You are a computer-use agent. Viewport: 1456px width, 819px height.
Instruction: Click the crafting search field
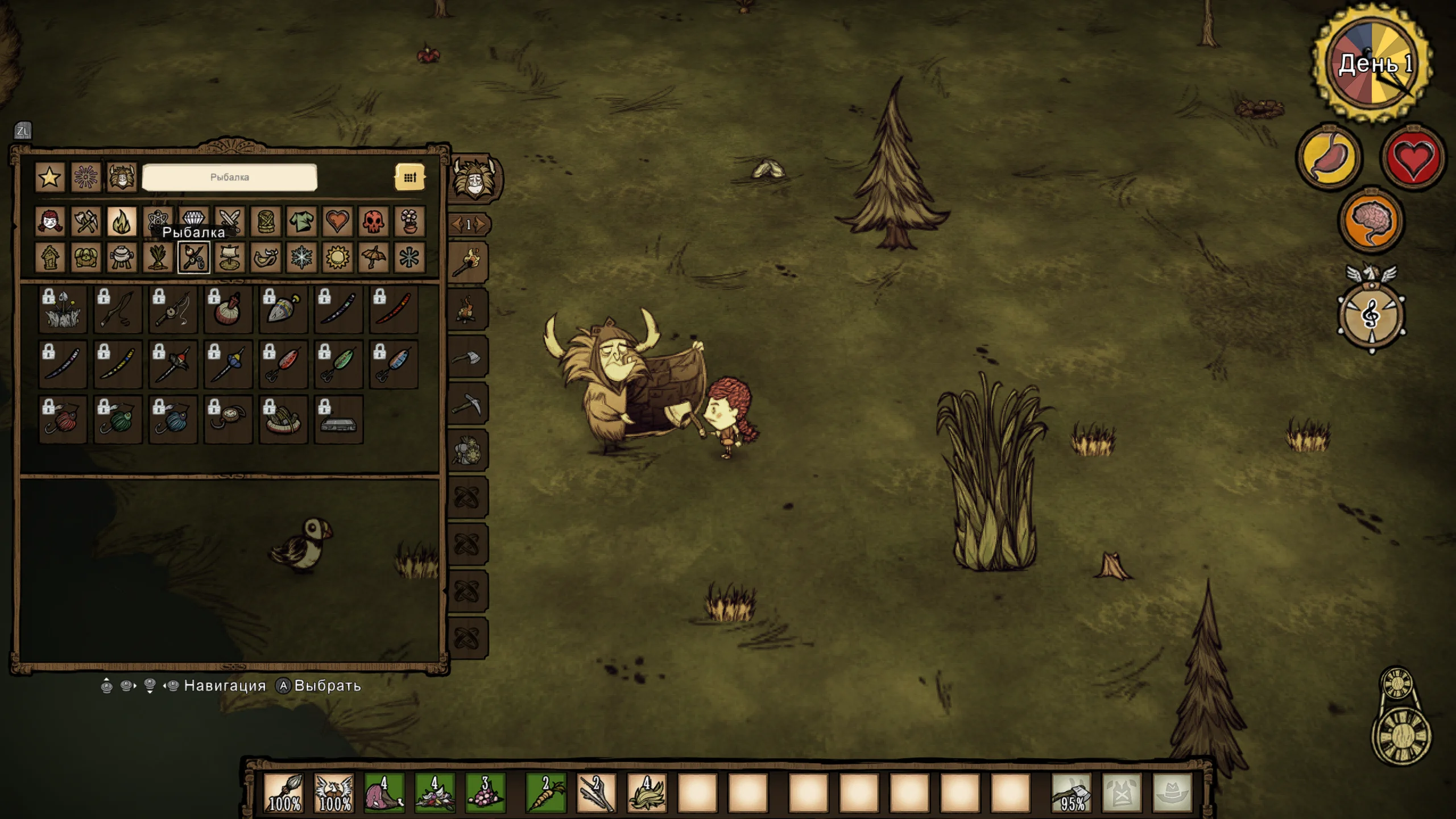229,177
